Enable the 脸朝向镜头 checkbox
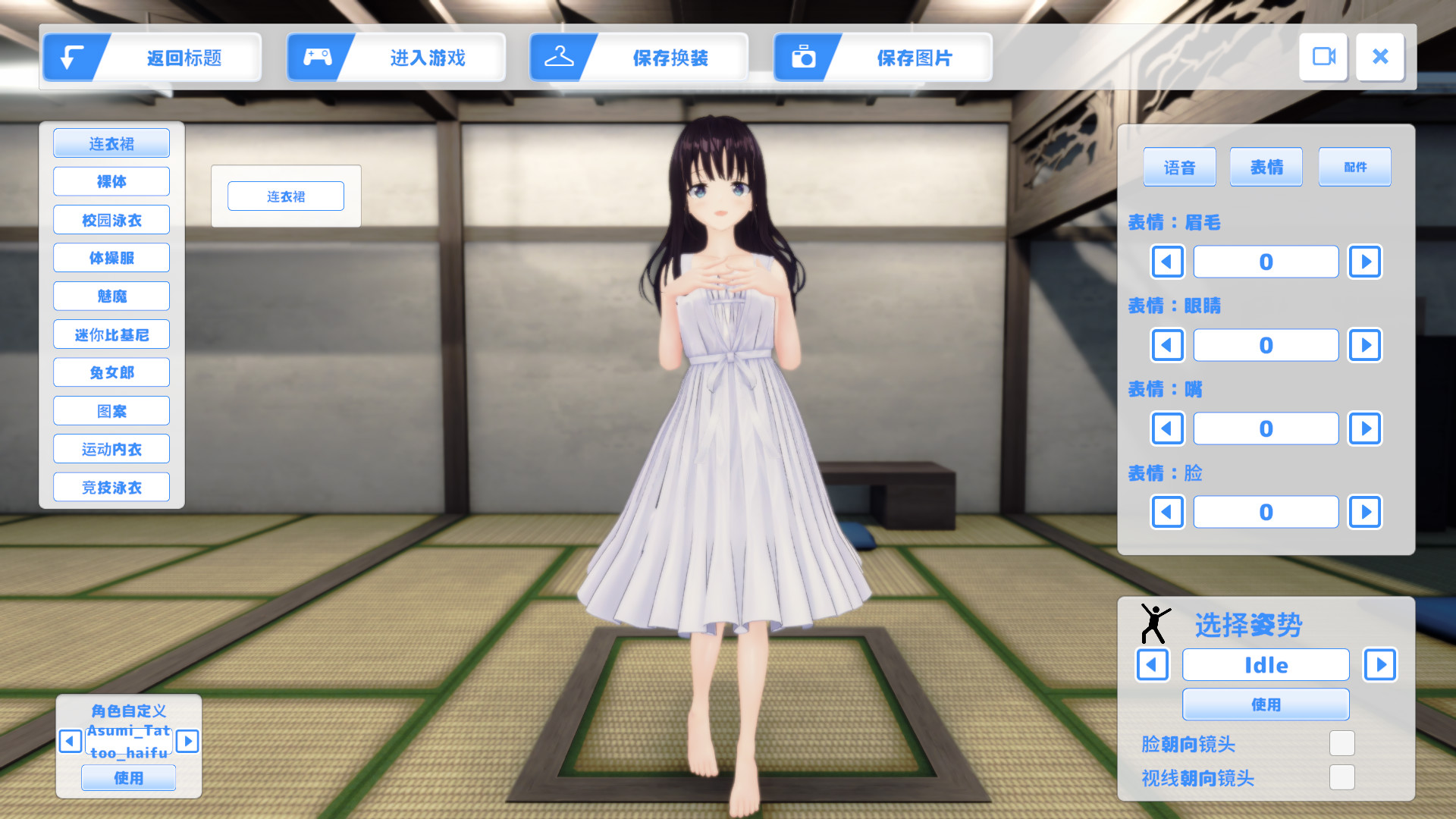 (x=1341, y=743)
